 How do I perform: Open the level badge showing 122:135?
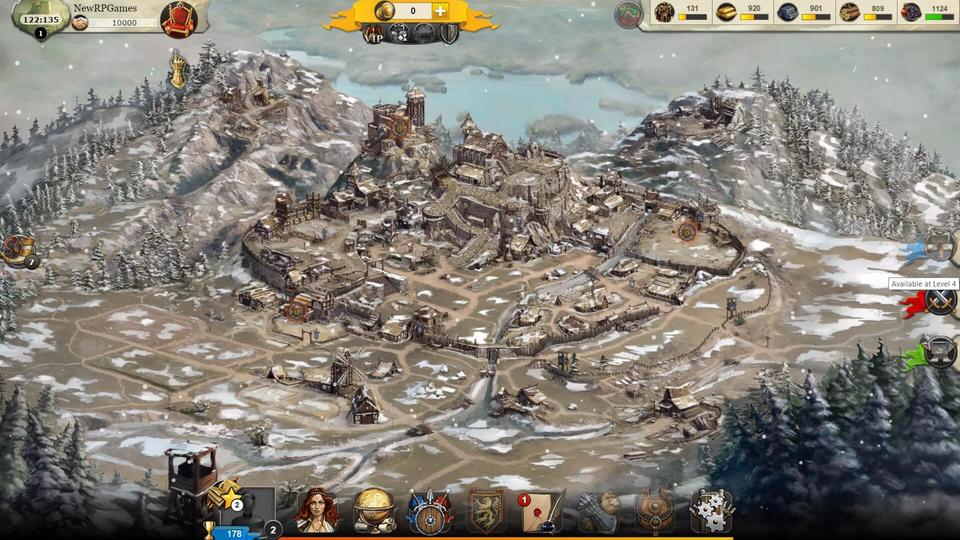click(40, 18)
